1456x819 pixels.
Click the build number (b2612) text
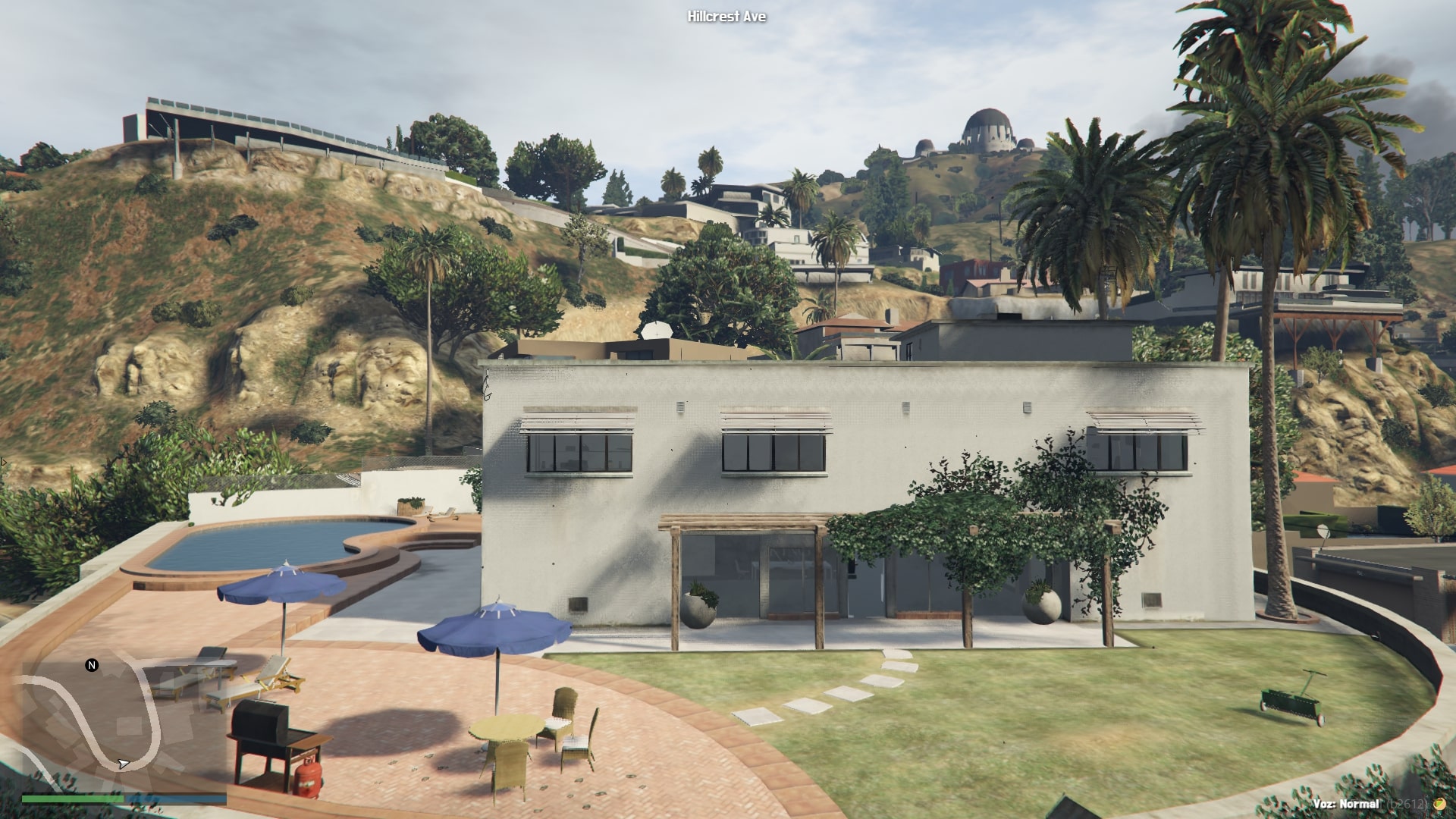1406,803
